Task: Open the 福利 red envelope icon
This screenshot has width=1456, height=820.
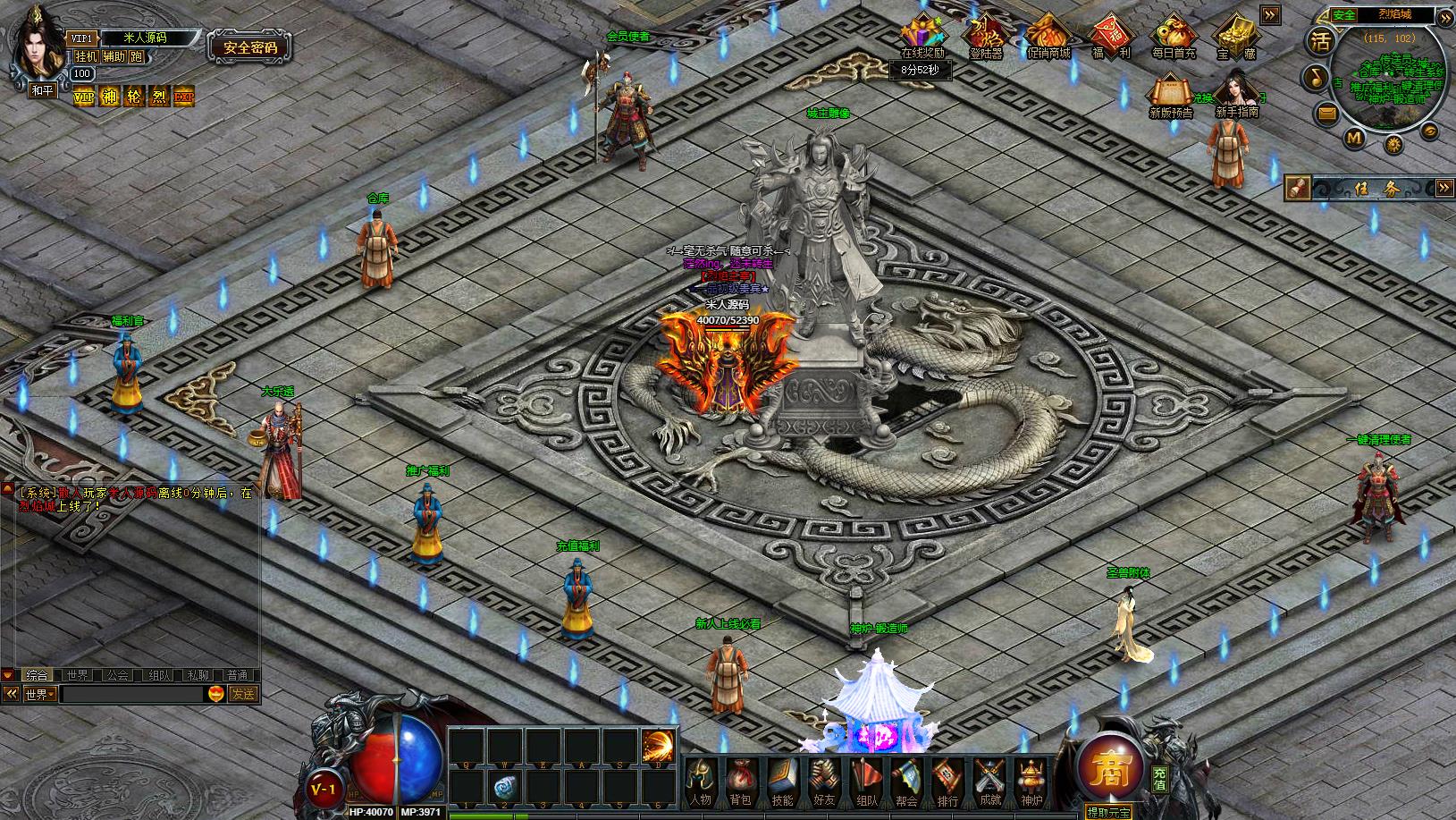Action: [x=1111, y=36]
